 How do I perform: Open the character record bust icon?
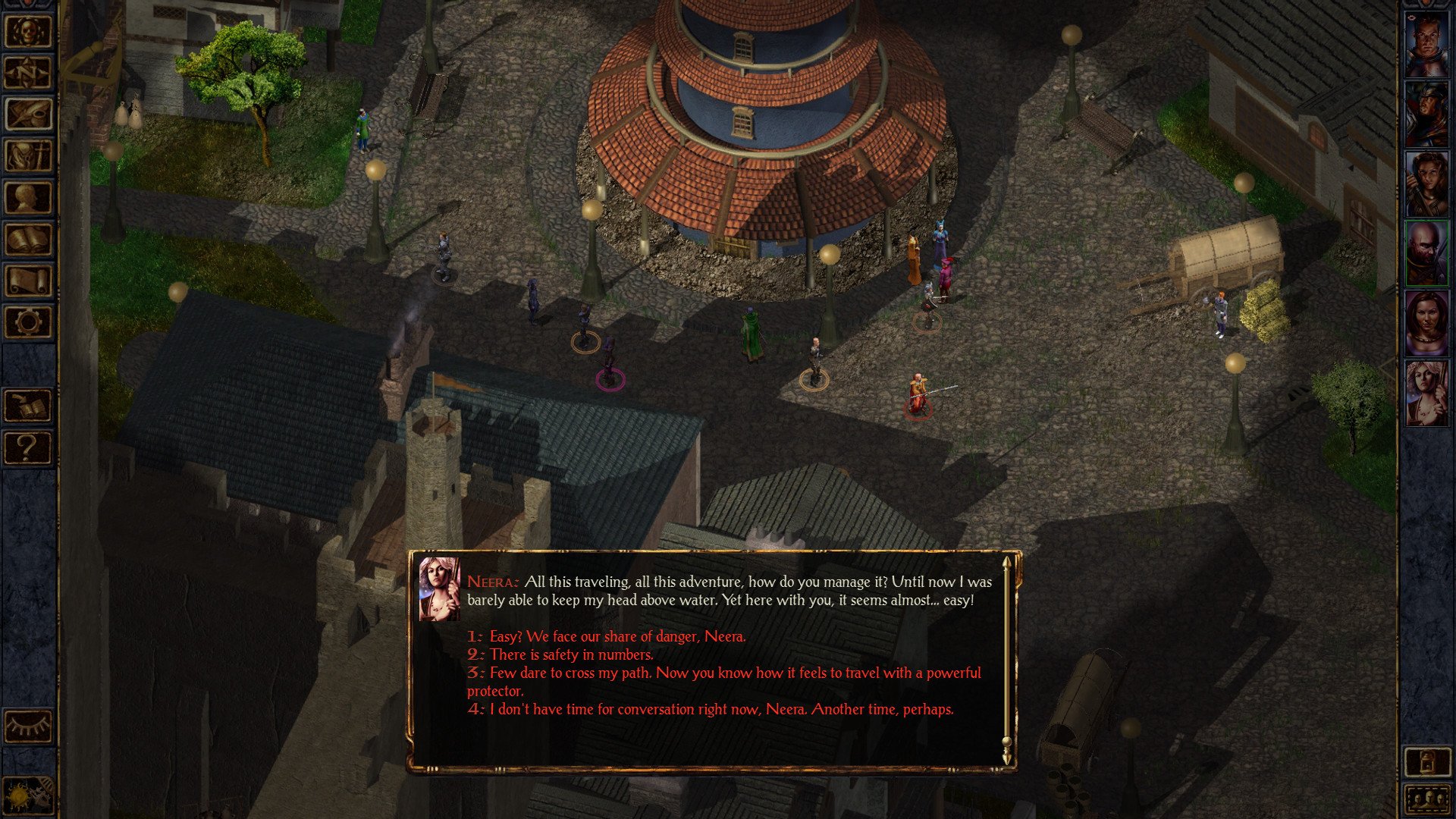pyautogui.click(x=29, y=199)
